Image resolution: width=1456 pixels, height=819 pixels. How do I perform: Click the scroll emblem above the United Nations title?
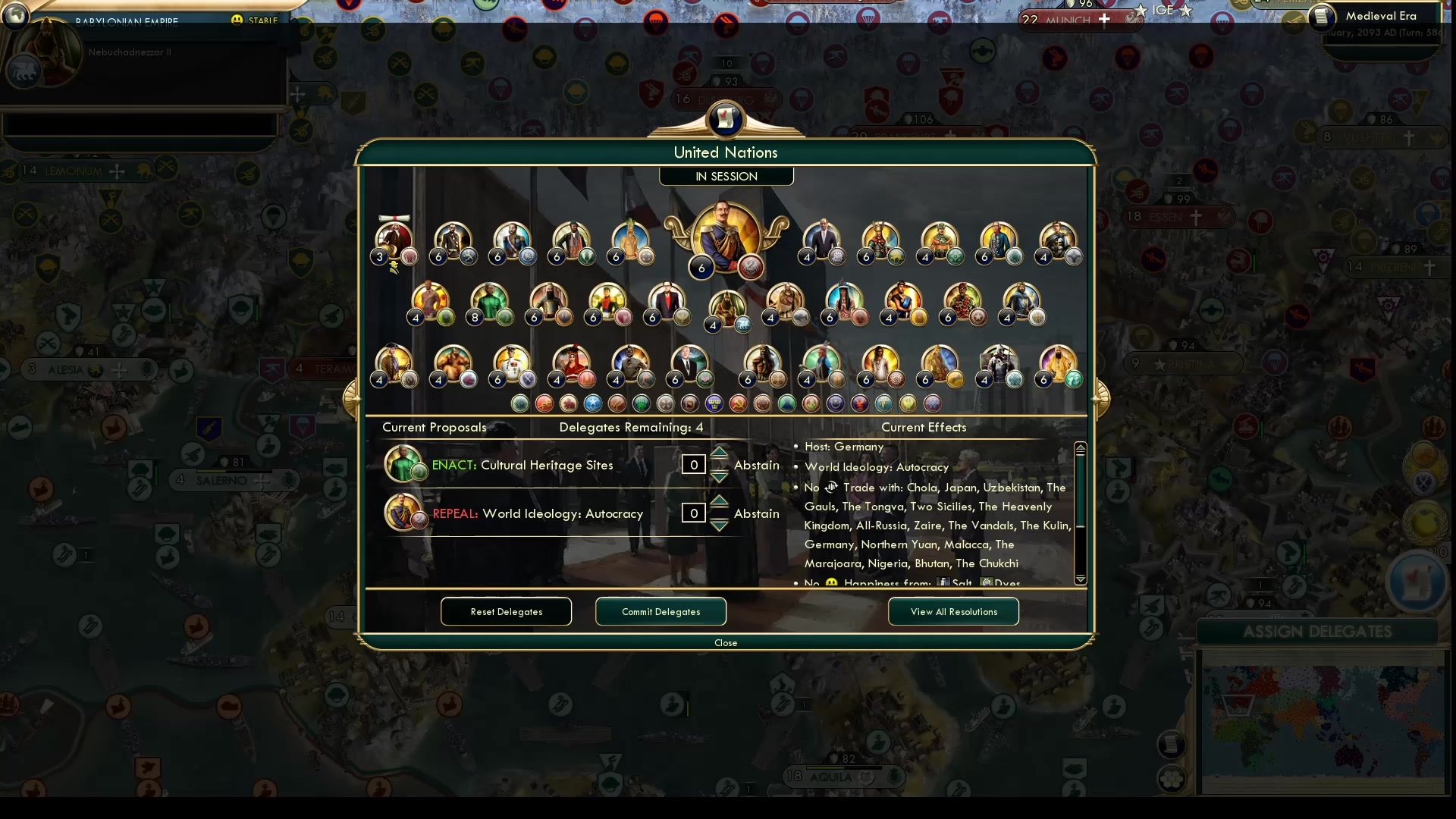pyautogui.click(x=726, y=119)
